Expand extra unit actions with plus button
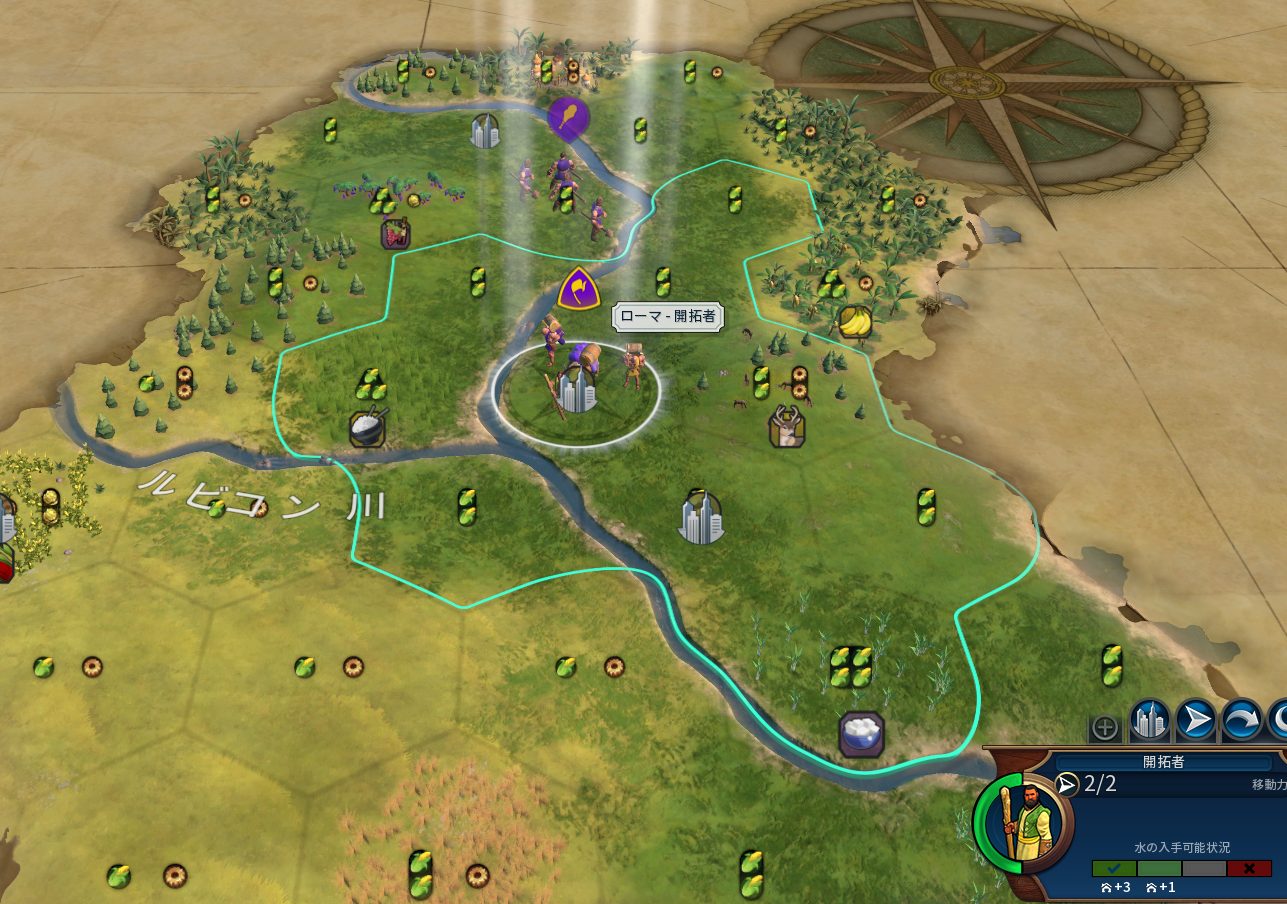The height and width of the screenshot is (904, 1287). [1104, 727]
